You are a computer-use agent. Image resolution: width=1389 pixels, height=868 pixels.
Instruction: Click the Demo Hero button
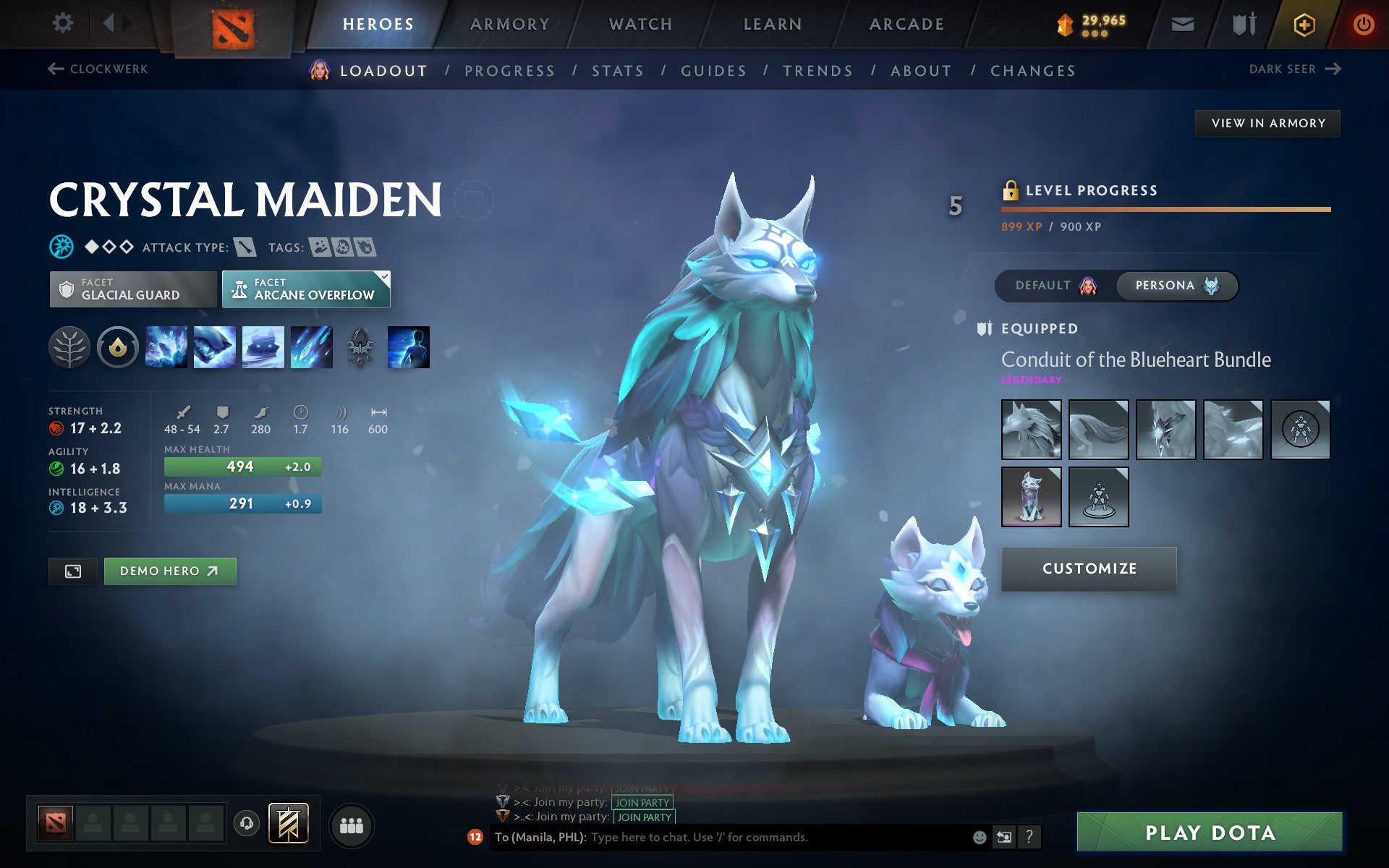(169, 571)
